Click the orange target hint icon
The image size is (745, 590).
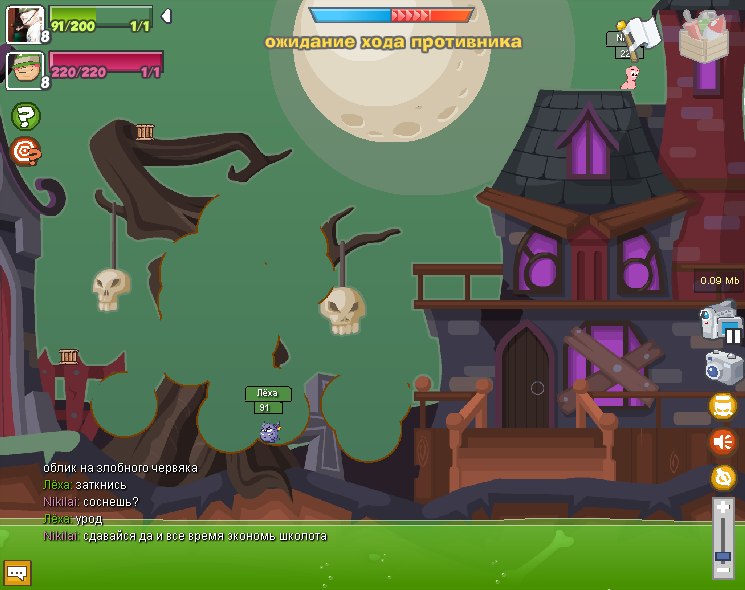point(25,151)
